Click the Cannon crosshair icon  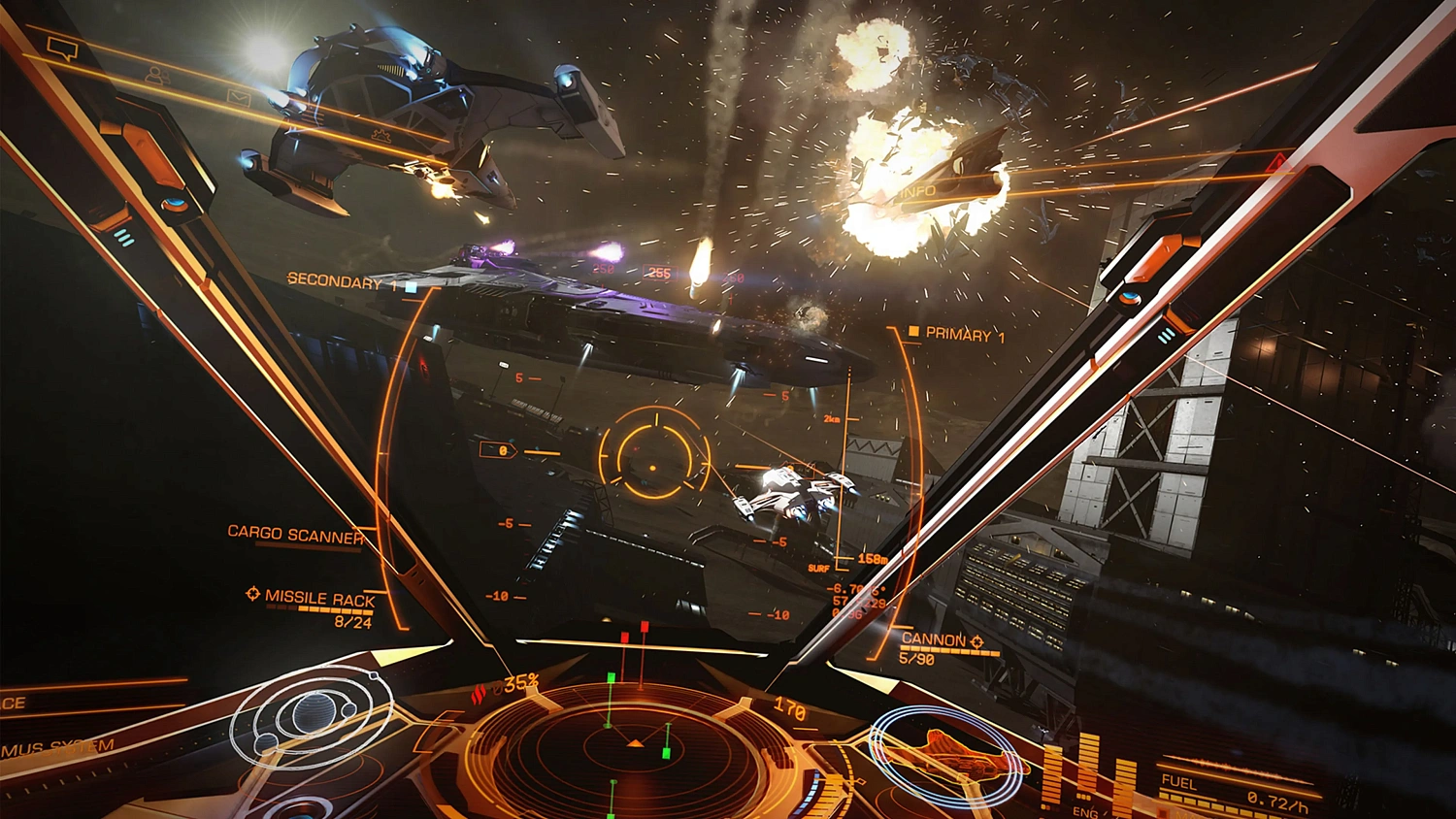976,640
